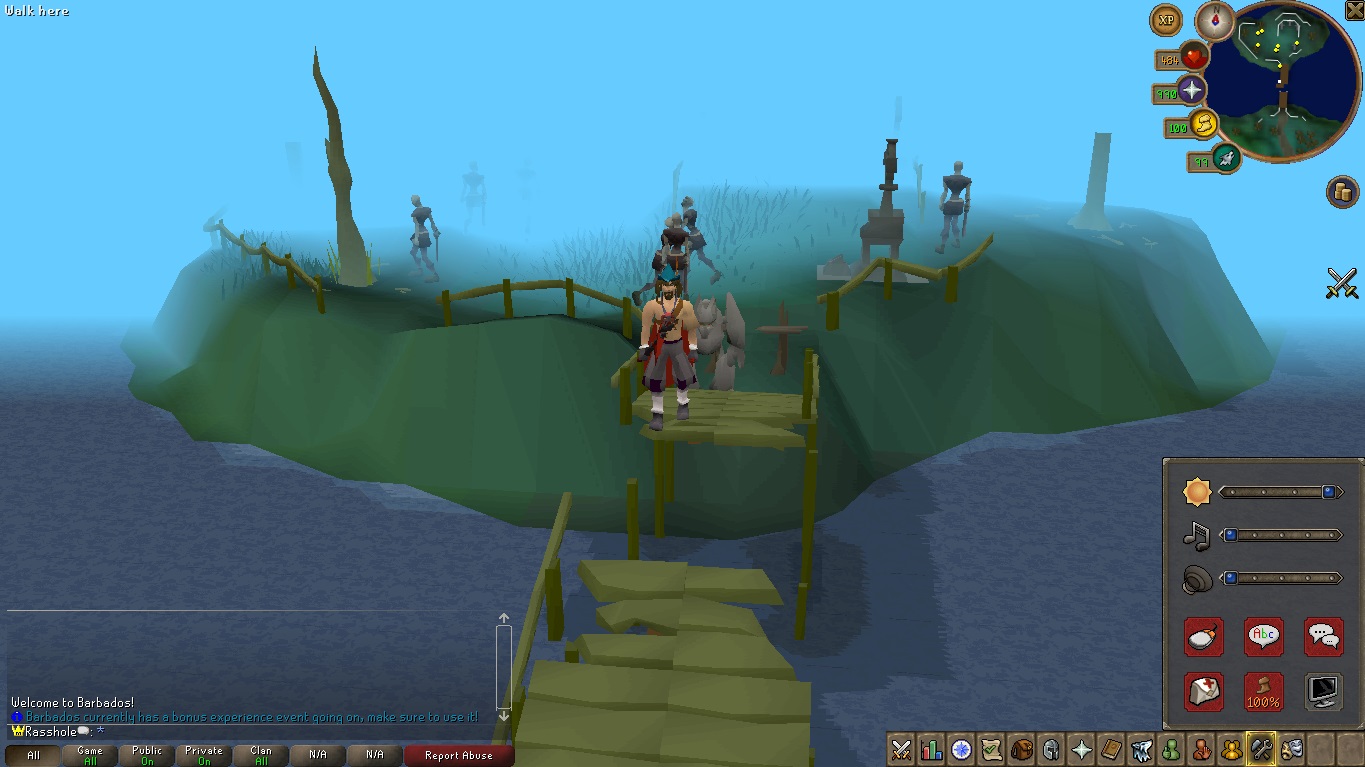Viewport: 1365px width, 767px height.
Task: Toggle the mouse buttons setting
Action: [1203, 636]
